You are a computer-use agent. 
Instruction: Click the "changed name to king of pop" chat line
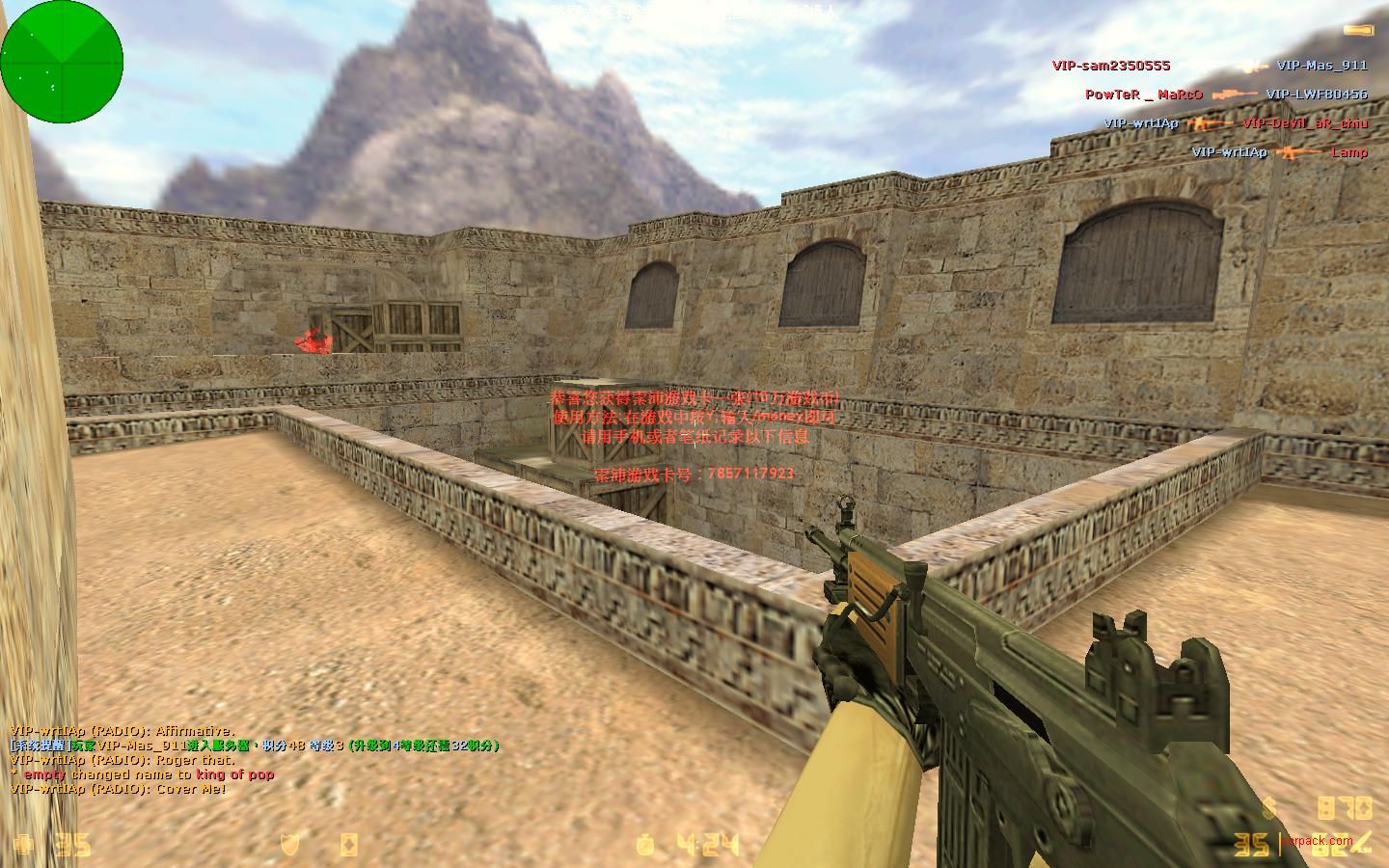(143, 774)
